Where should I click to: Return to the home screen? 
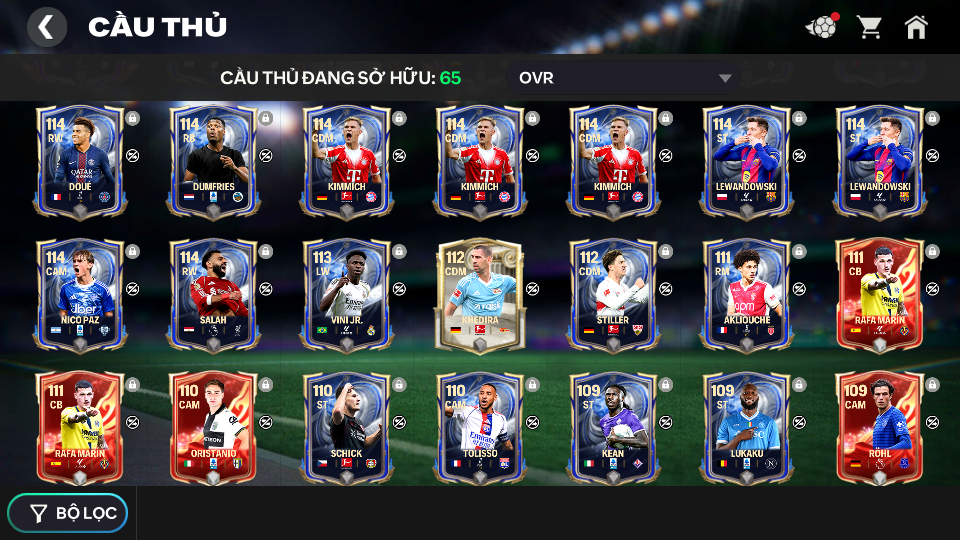point(916,27)
